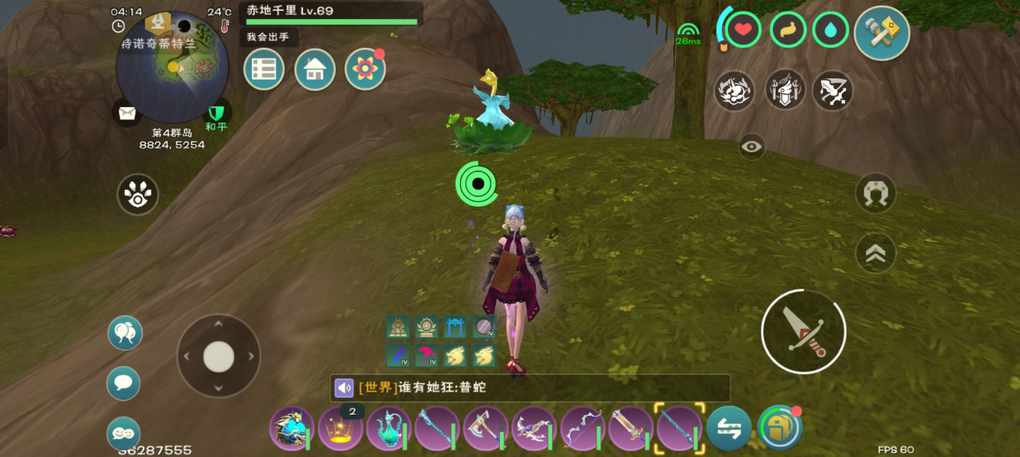Open the backpack inventory button
Image resolution: width=1020 pixels, height=457 pixels.
[x=779, y=428]
